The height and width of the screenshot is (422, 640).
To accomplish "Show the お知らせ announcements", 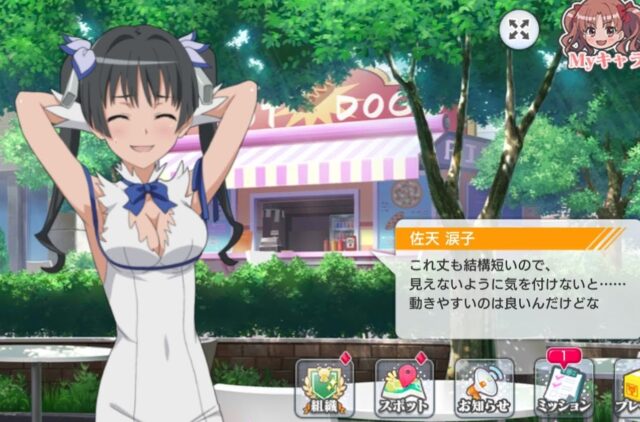I will (x=483, y=387).
